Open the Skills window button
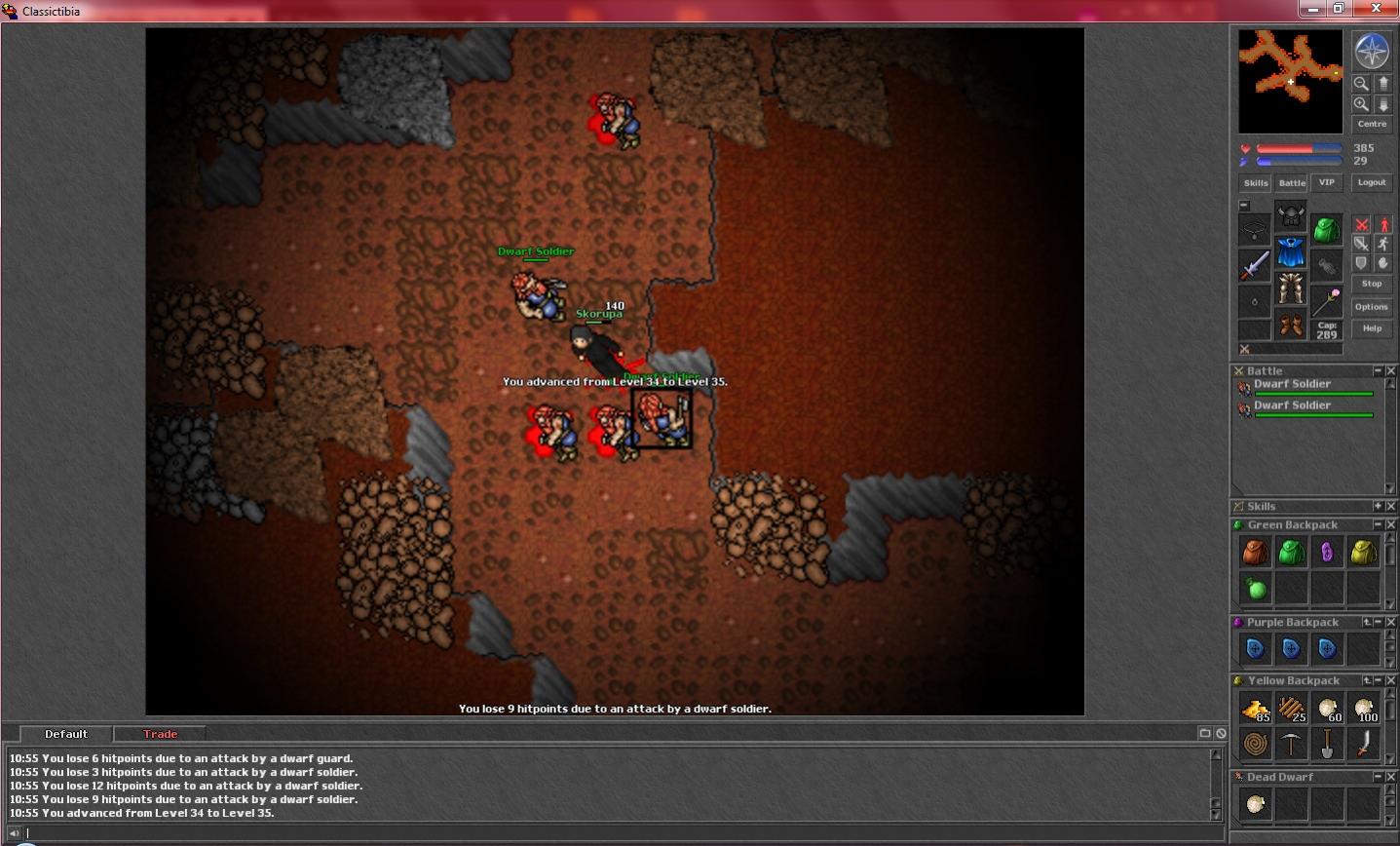1400x846 pixels. [1255, 183]
